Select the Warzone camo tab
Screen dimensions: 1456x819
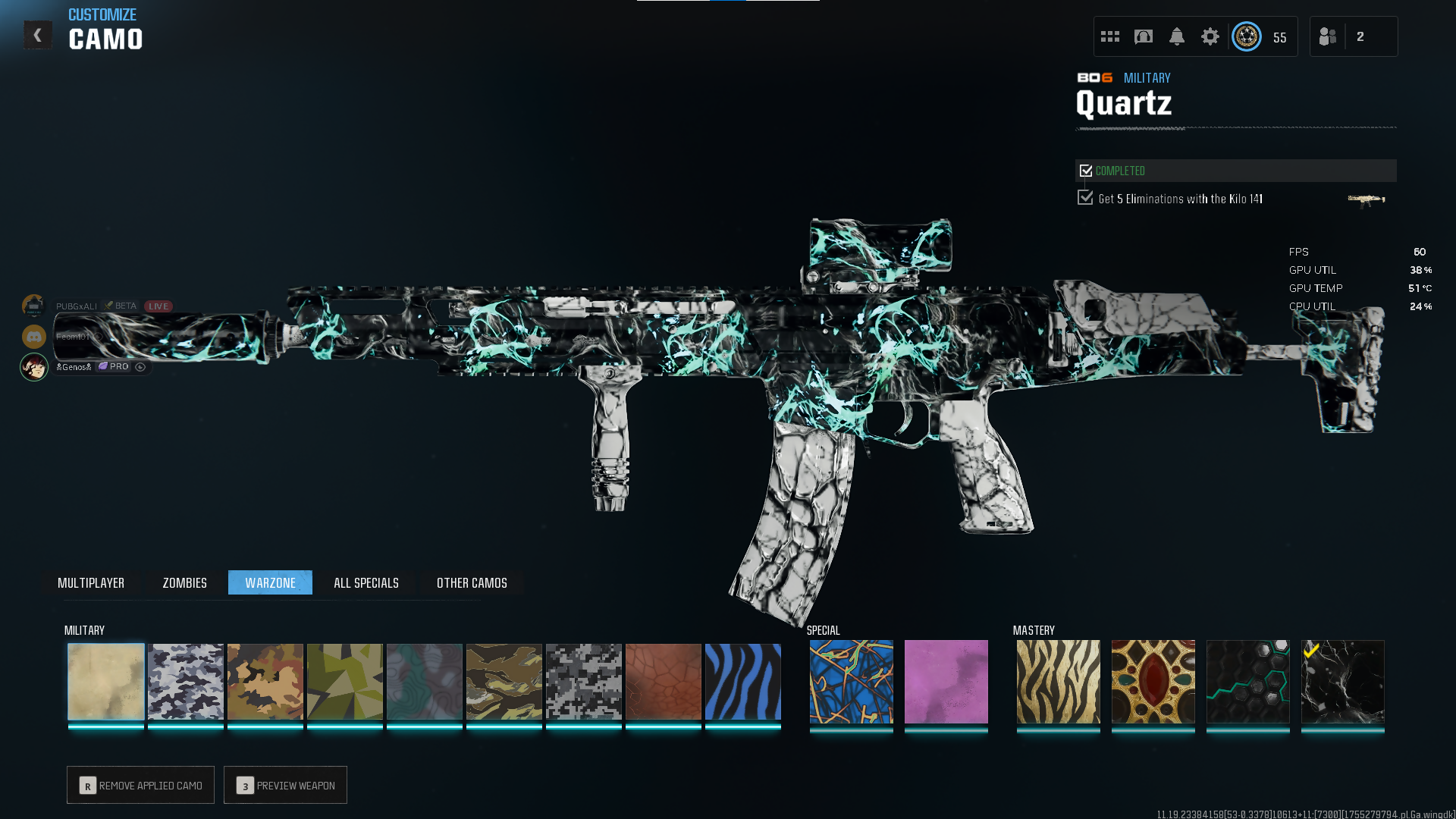click(x=270, y=582)
